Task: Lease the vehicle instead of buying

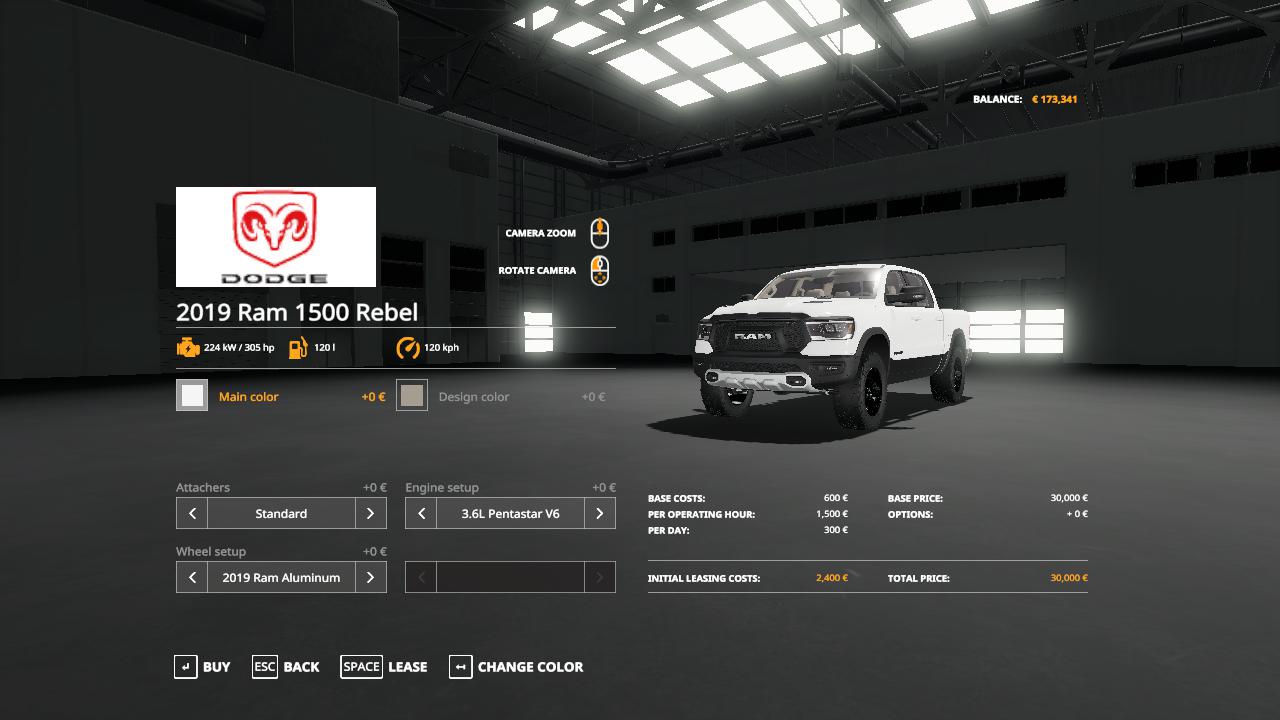Action: click(384, 667)
